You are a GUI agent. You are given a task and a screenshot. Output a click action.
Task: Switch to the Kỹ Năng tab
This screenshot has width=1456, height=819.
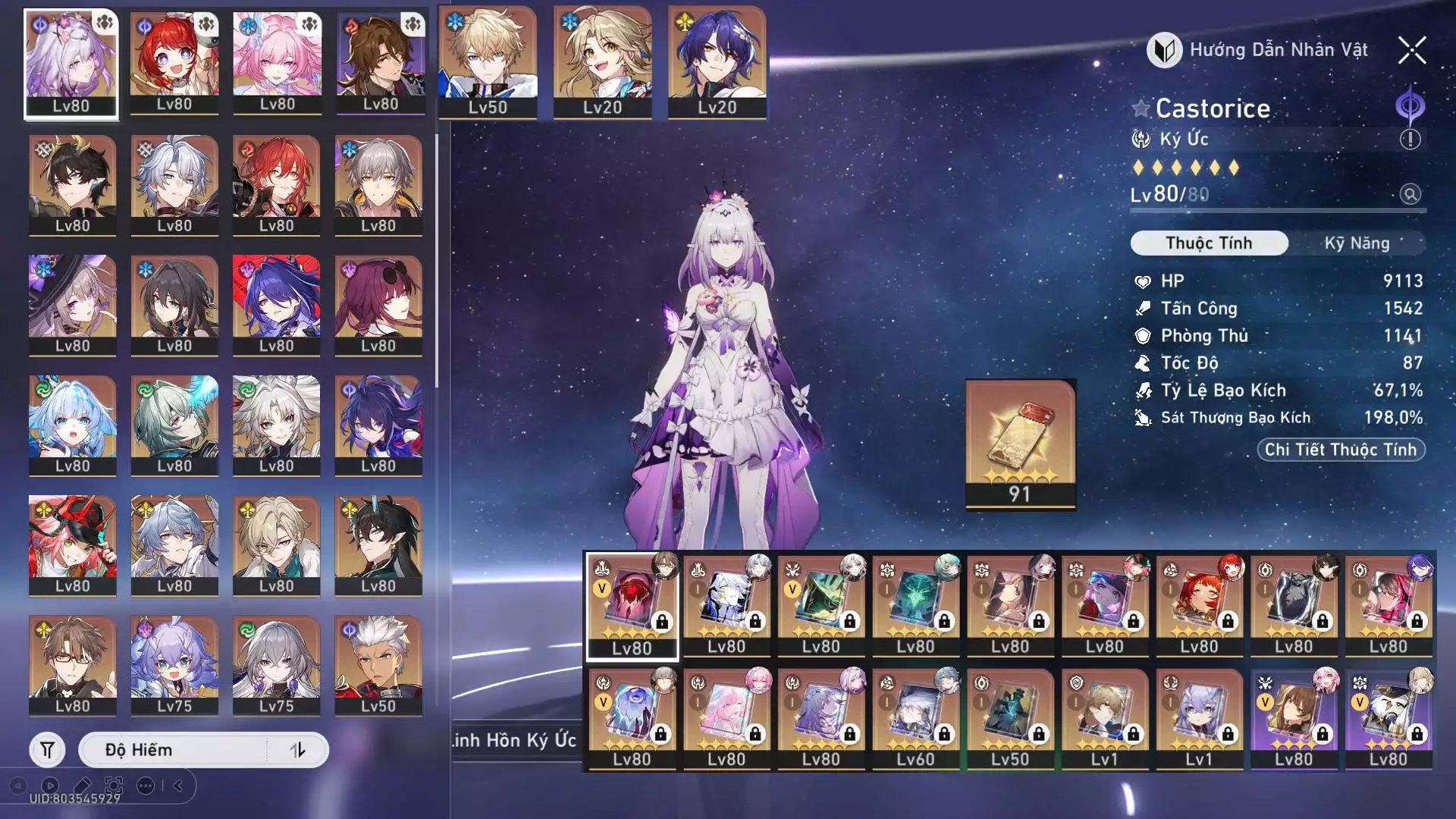(1356, 243)
